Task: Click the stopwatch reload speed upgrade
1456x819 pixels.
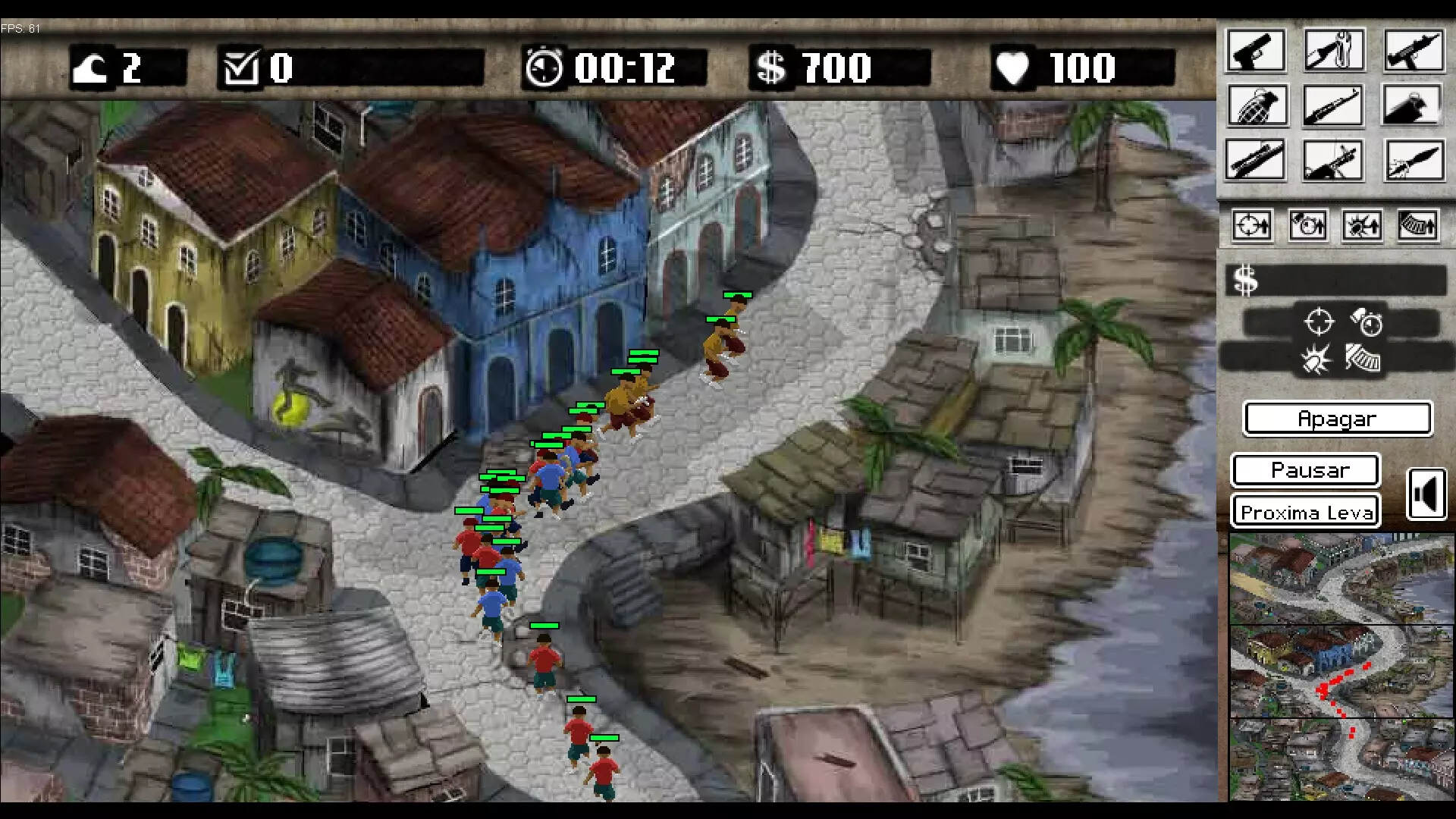Action: tap(1307, 224)
